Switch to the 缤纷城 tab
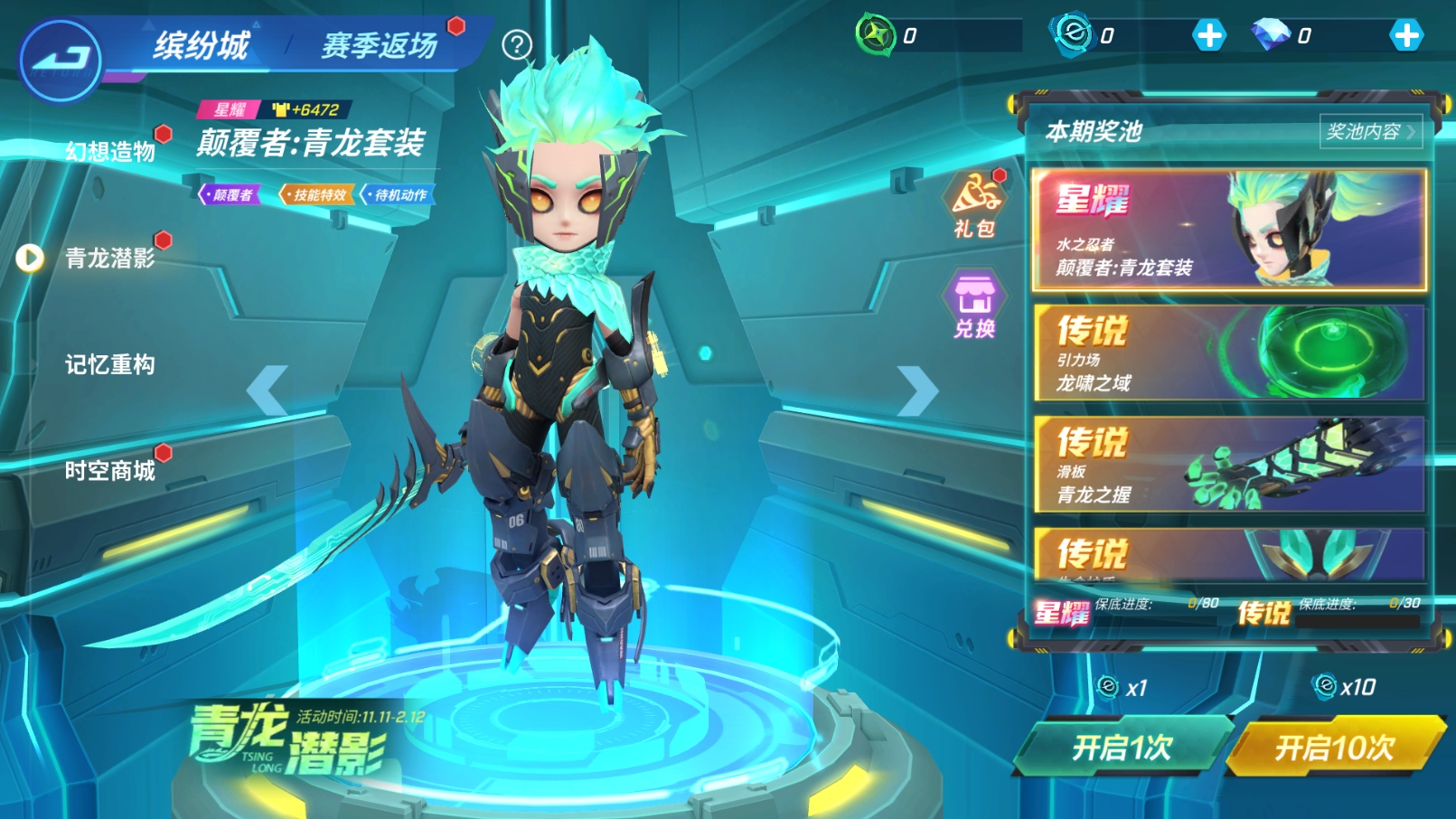 pyautogui.click(x=201, y=44)
